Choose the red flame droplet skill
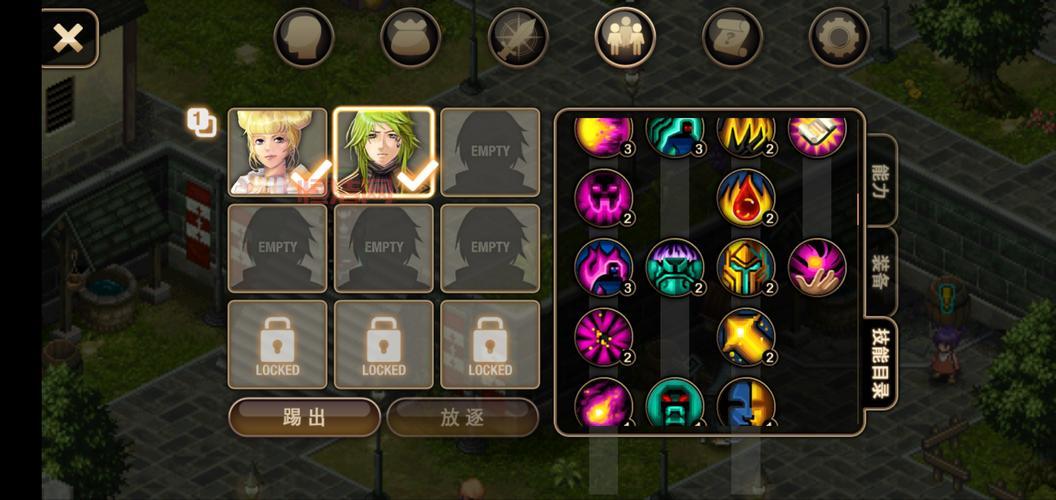Screen dimensions: 1056x500 745,197
